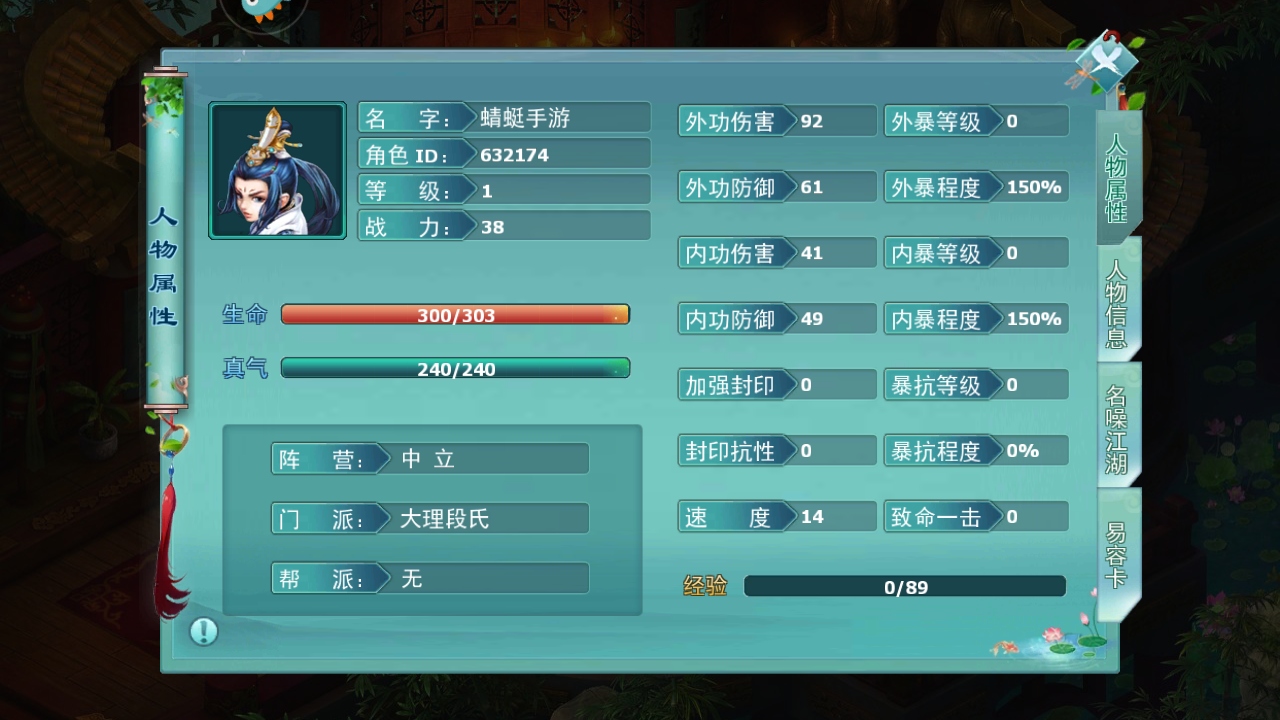
Task: Show the 易容卡 tab
Action: click(1116, 553)
